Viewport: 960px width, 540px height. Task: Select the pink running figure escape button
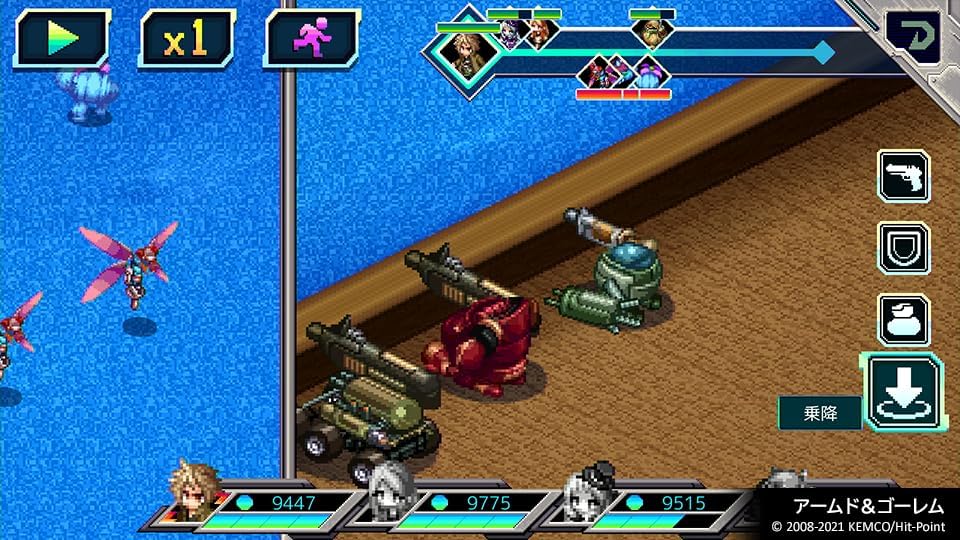point(312,39)
